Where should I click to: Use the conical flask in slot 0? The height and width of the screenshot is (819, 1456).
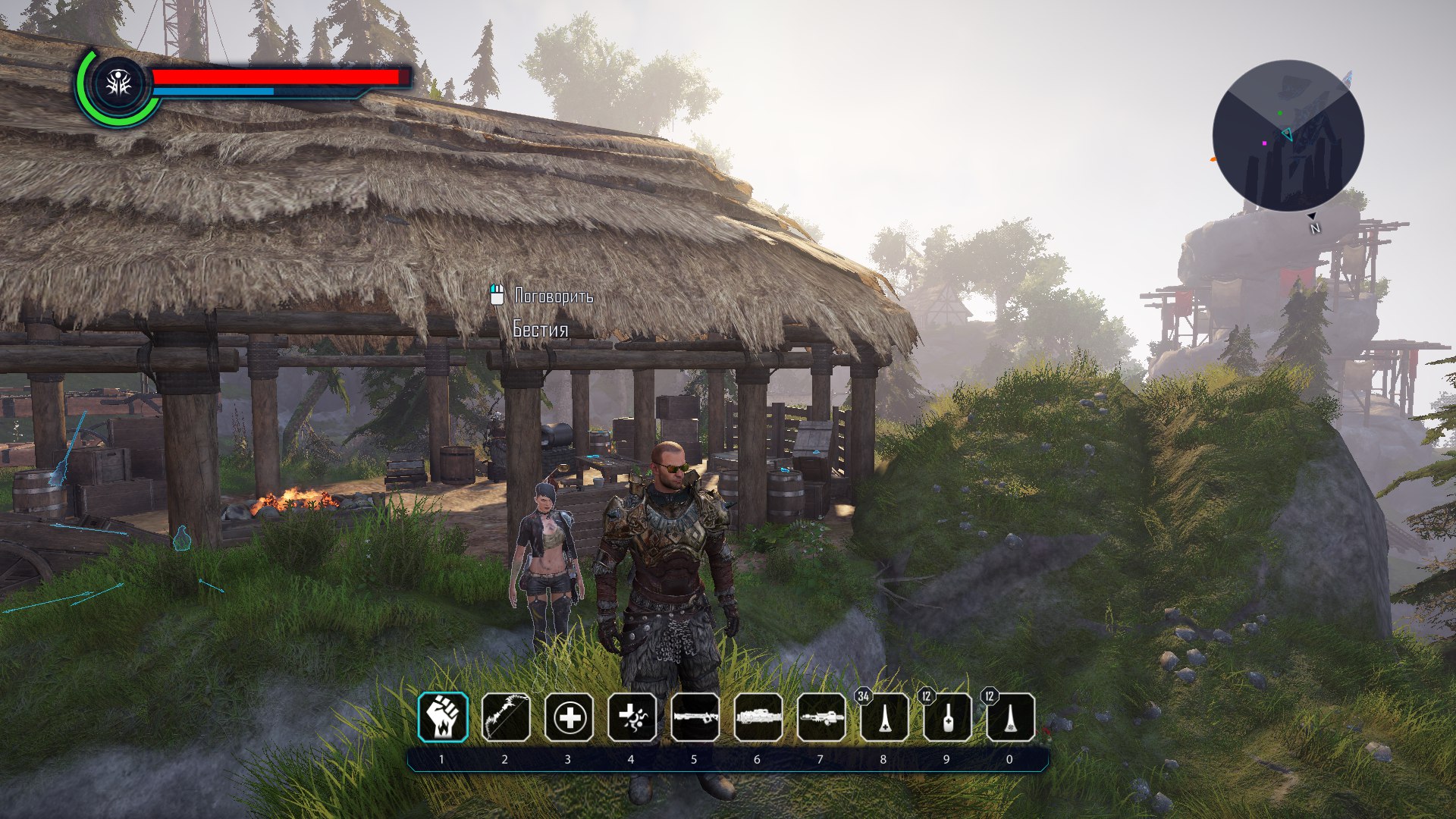point(1010,717)
